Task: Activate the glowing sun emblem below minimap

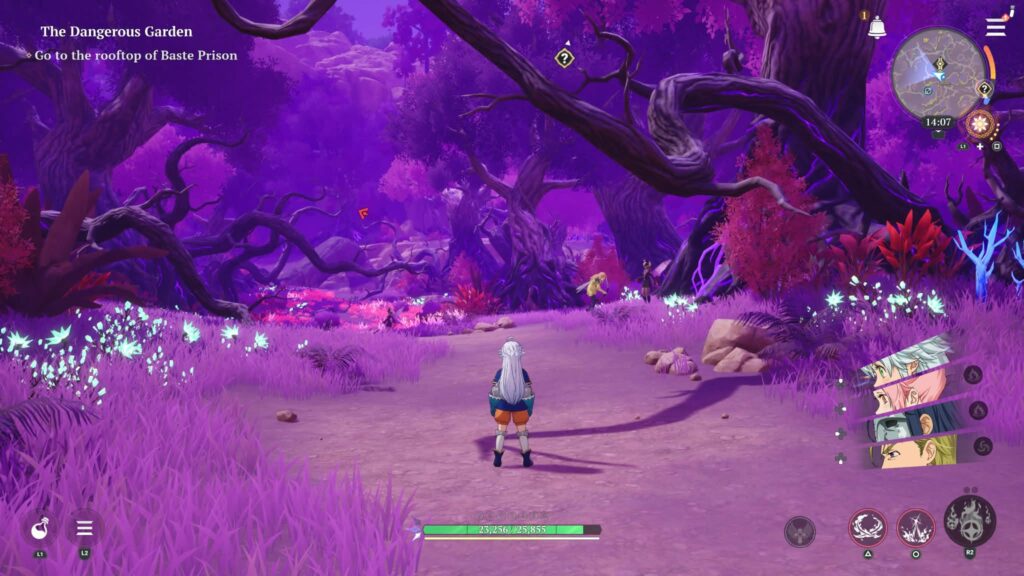Action: pyautogui.click(x=980, y=125)
